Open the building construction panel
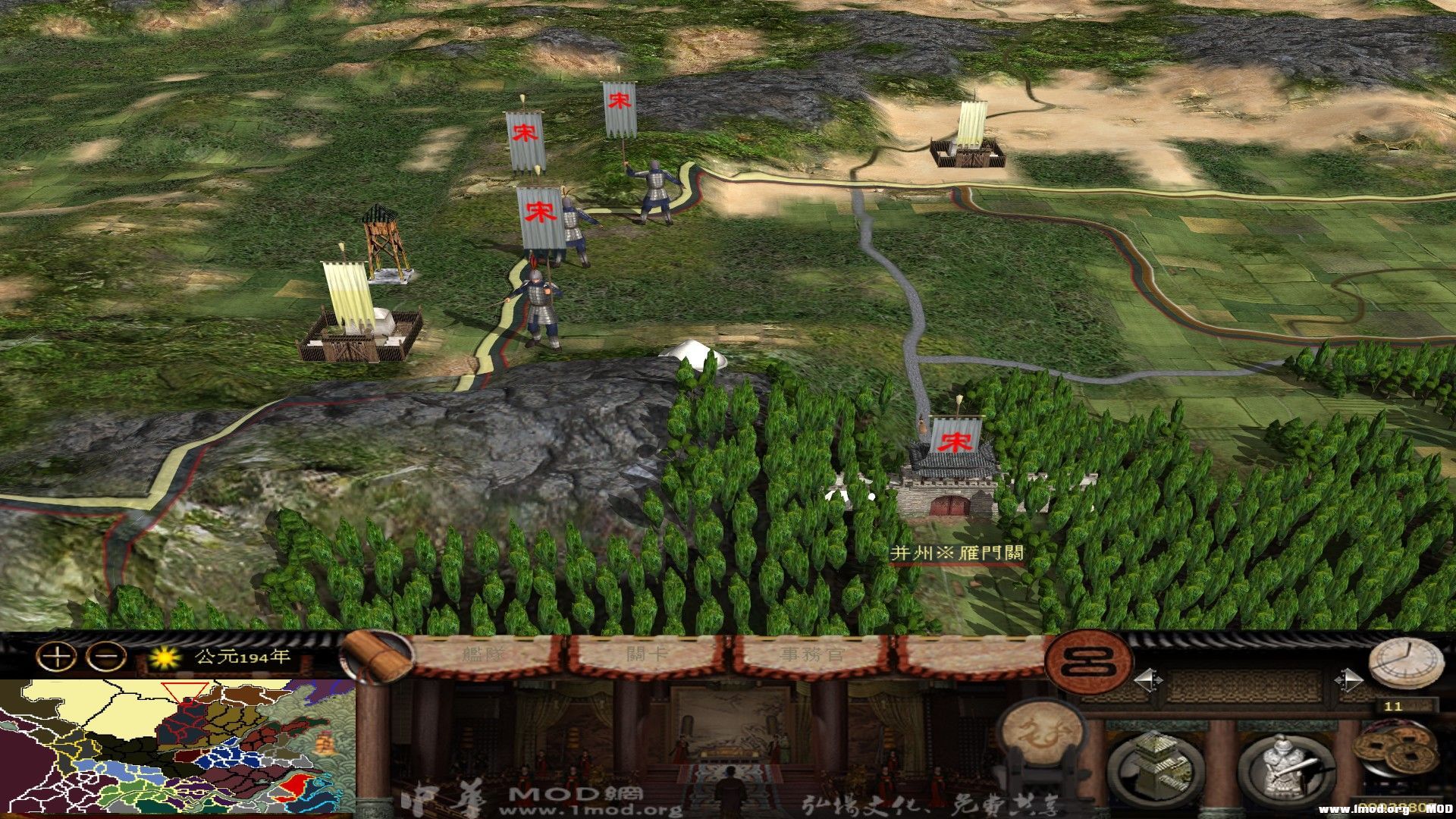Image resolution: width=1456 pixels, height=819 pixels. [1155, 767]
